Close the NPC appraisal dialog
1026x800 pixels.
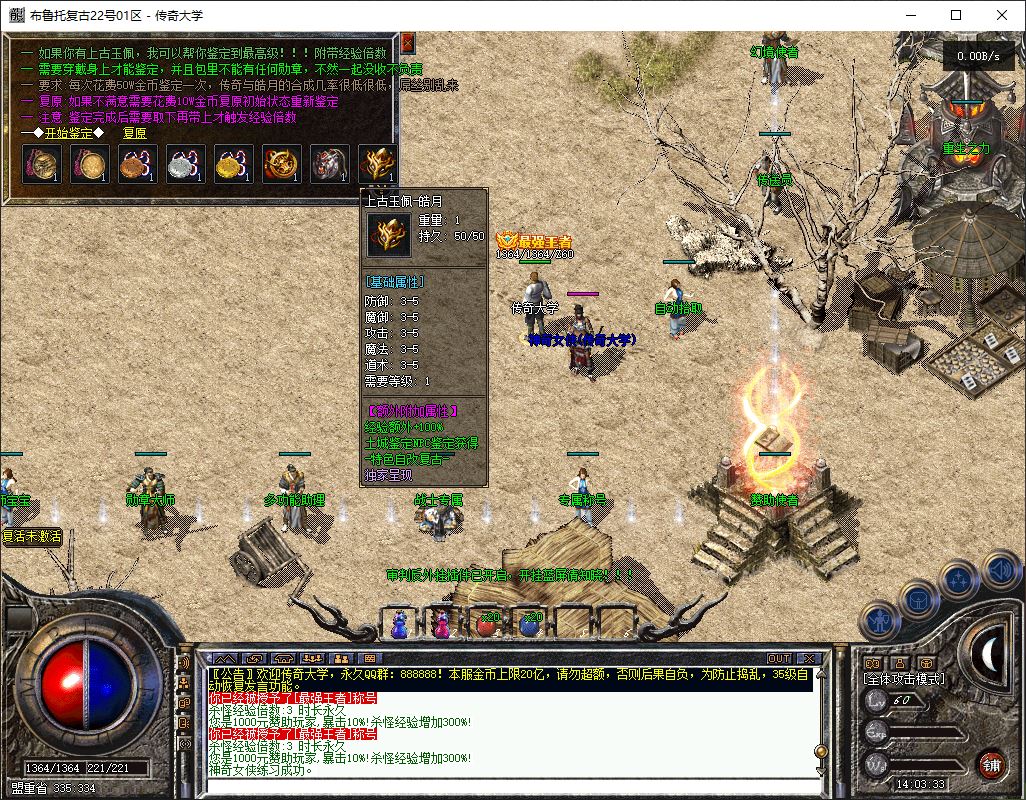[x=407, y=42]
